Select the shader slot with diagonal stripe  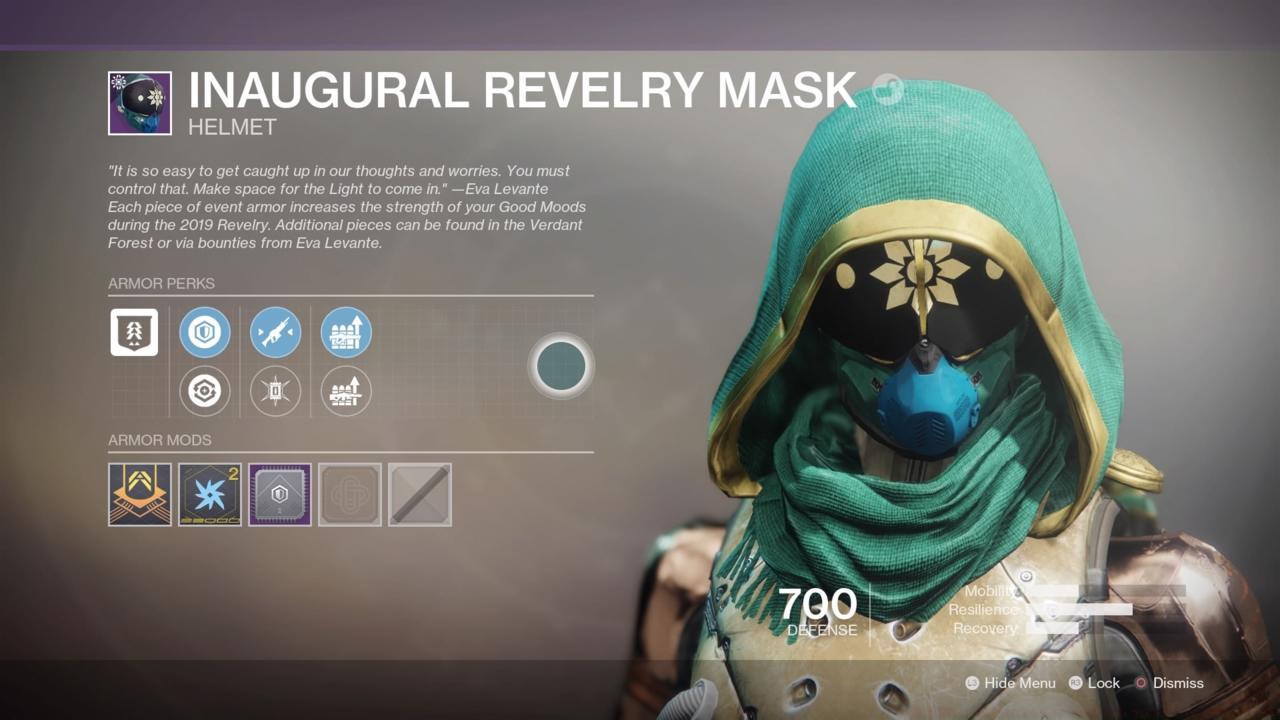pos(419,494)
